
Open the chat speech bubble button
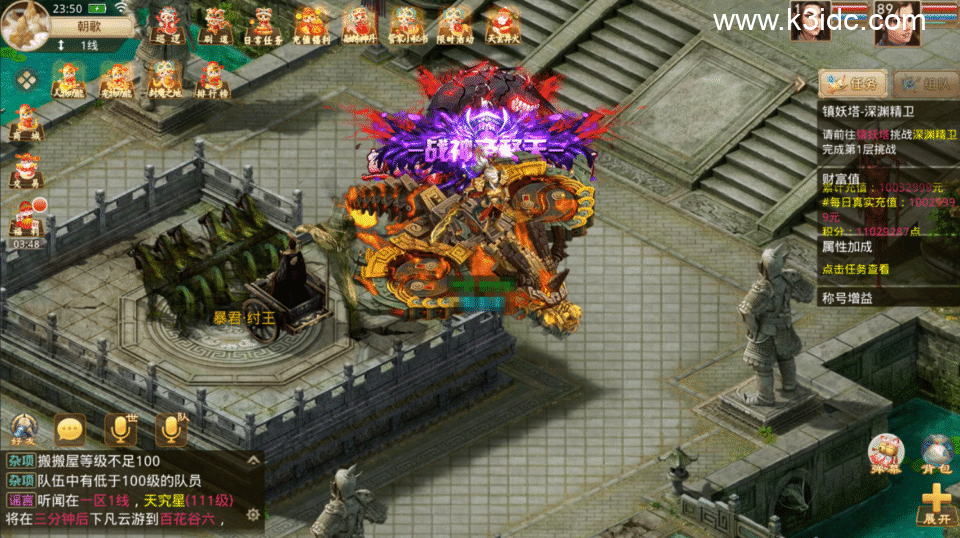point(69,430)
